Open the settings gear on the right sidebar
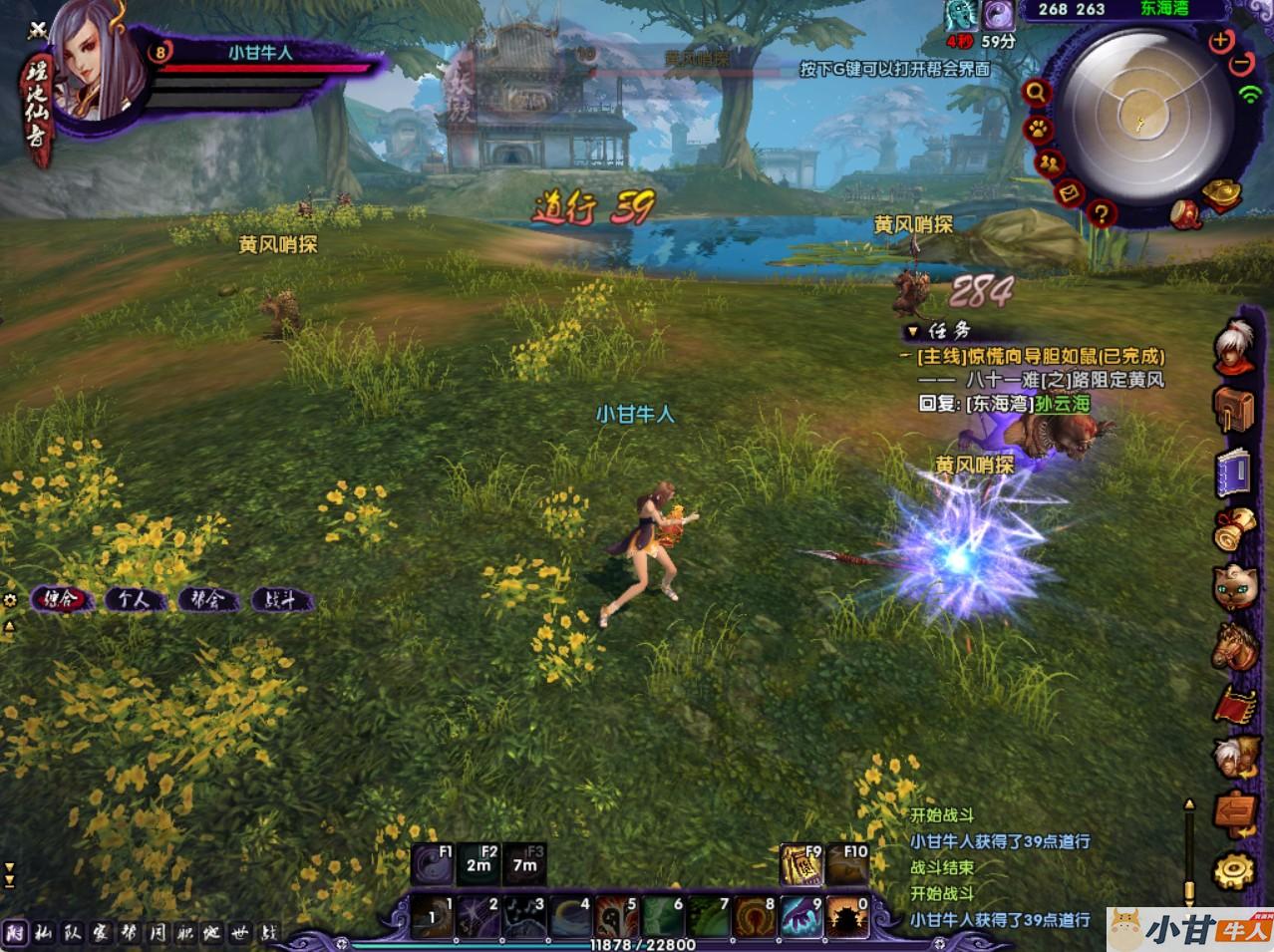 click(1232, 869)
